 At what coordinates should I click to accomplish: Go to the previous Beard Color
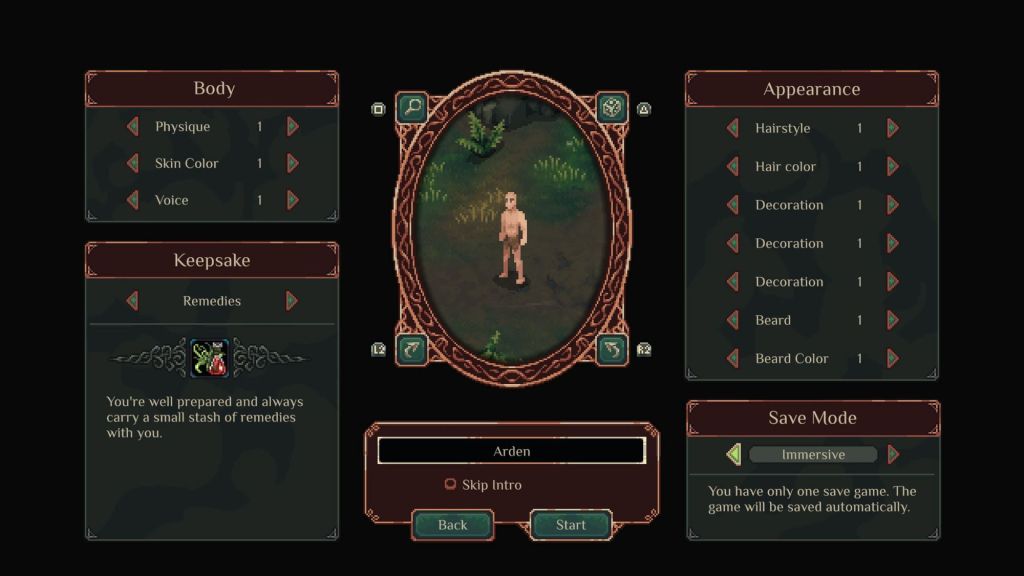click(732, 358)
